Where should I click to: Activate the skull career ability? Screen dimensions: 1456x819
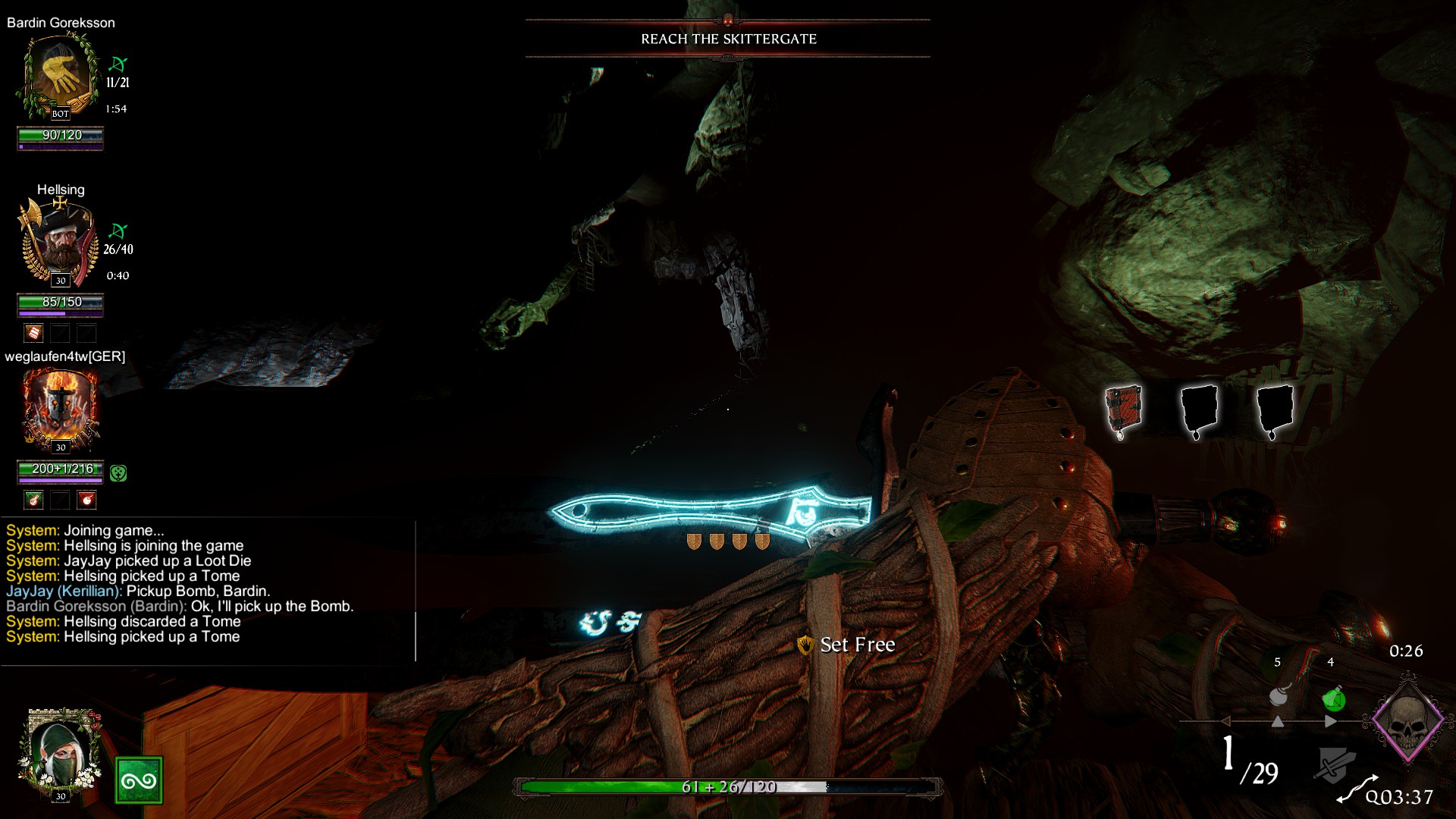[1408, 720]
